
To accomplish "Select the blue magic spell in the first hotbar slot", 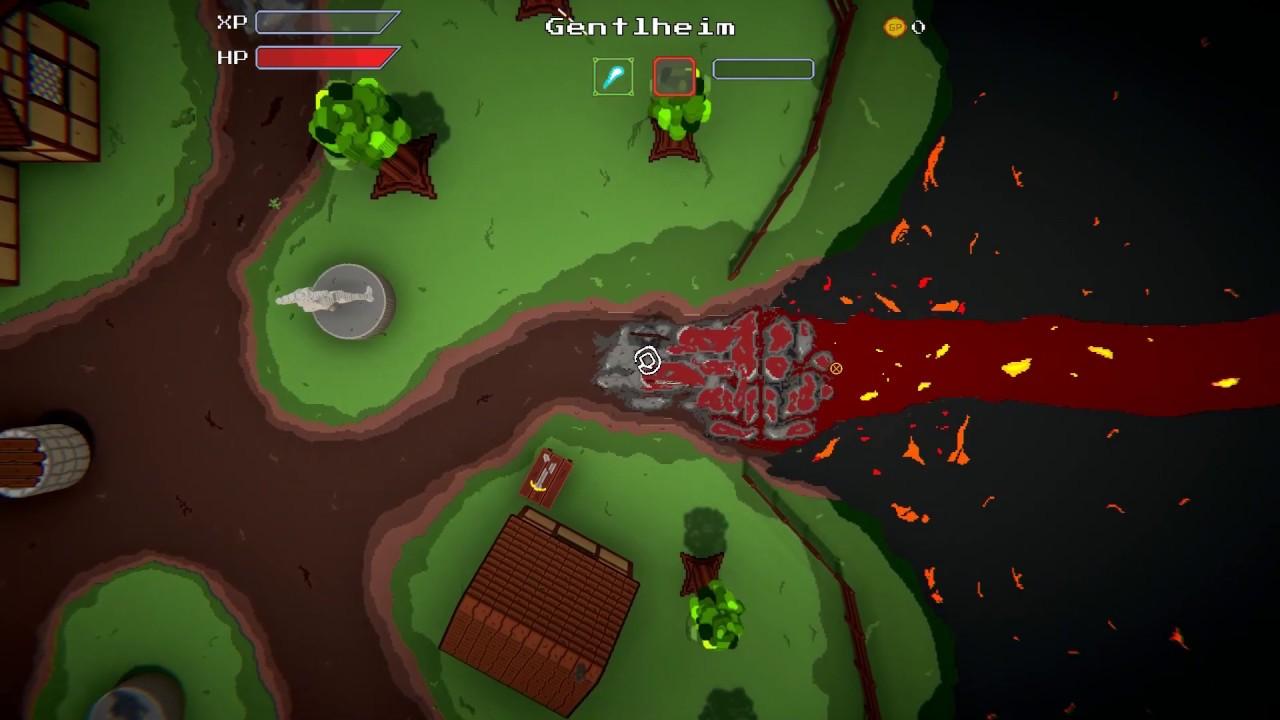I will (x=613, y=74).
